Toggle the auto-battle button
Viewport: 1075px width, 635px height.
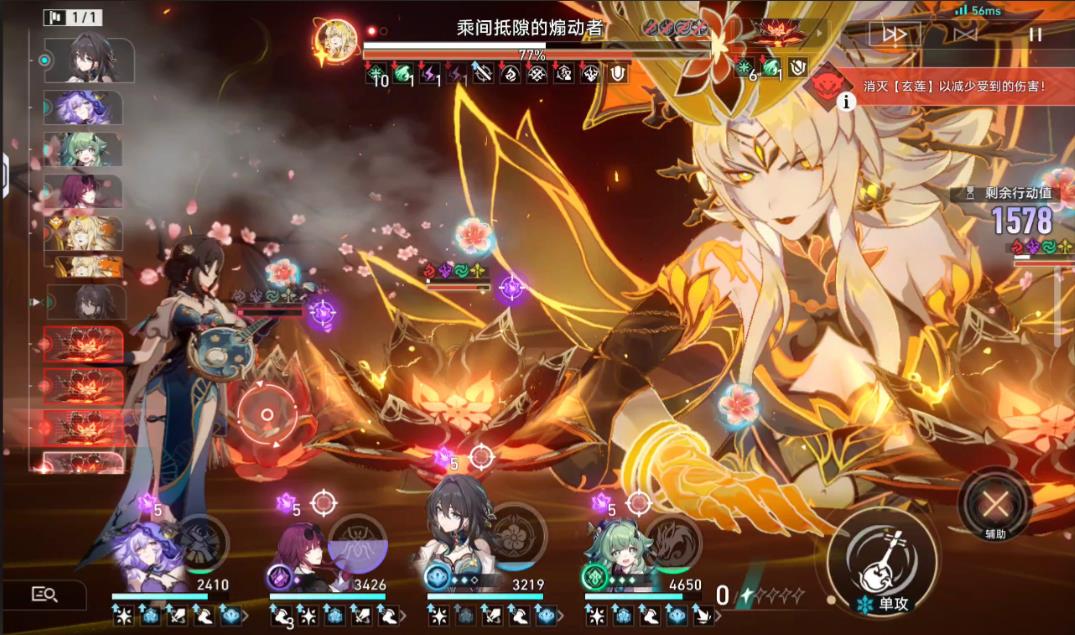coord(965,34)
